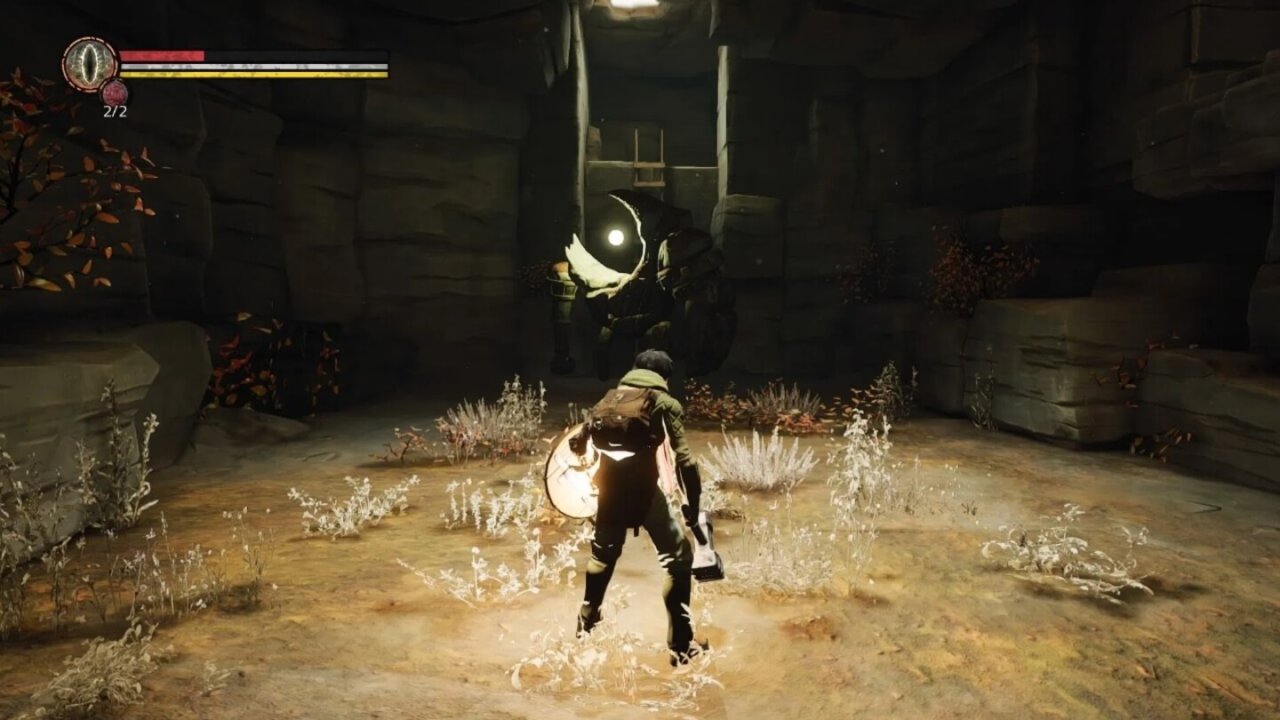This screenshot has width=1280, height=720.
Task: Click the creature's glowing yellow eye
Action: [x=616, y=237]
